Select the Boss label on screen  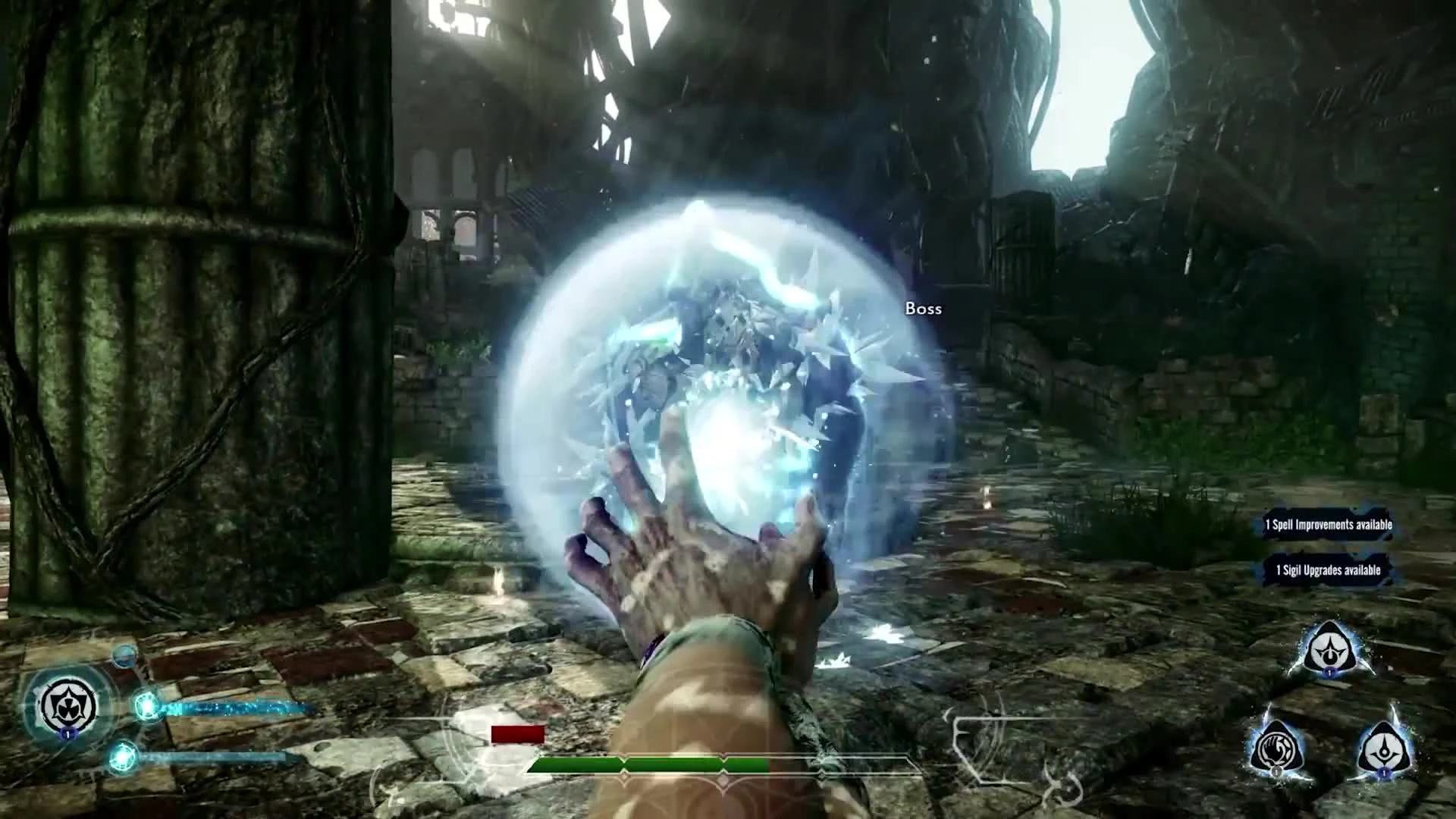pyautogui.click(x=924, y=309)
